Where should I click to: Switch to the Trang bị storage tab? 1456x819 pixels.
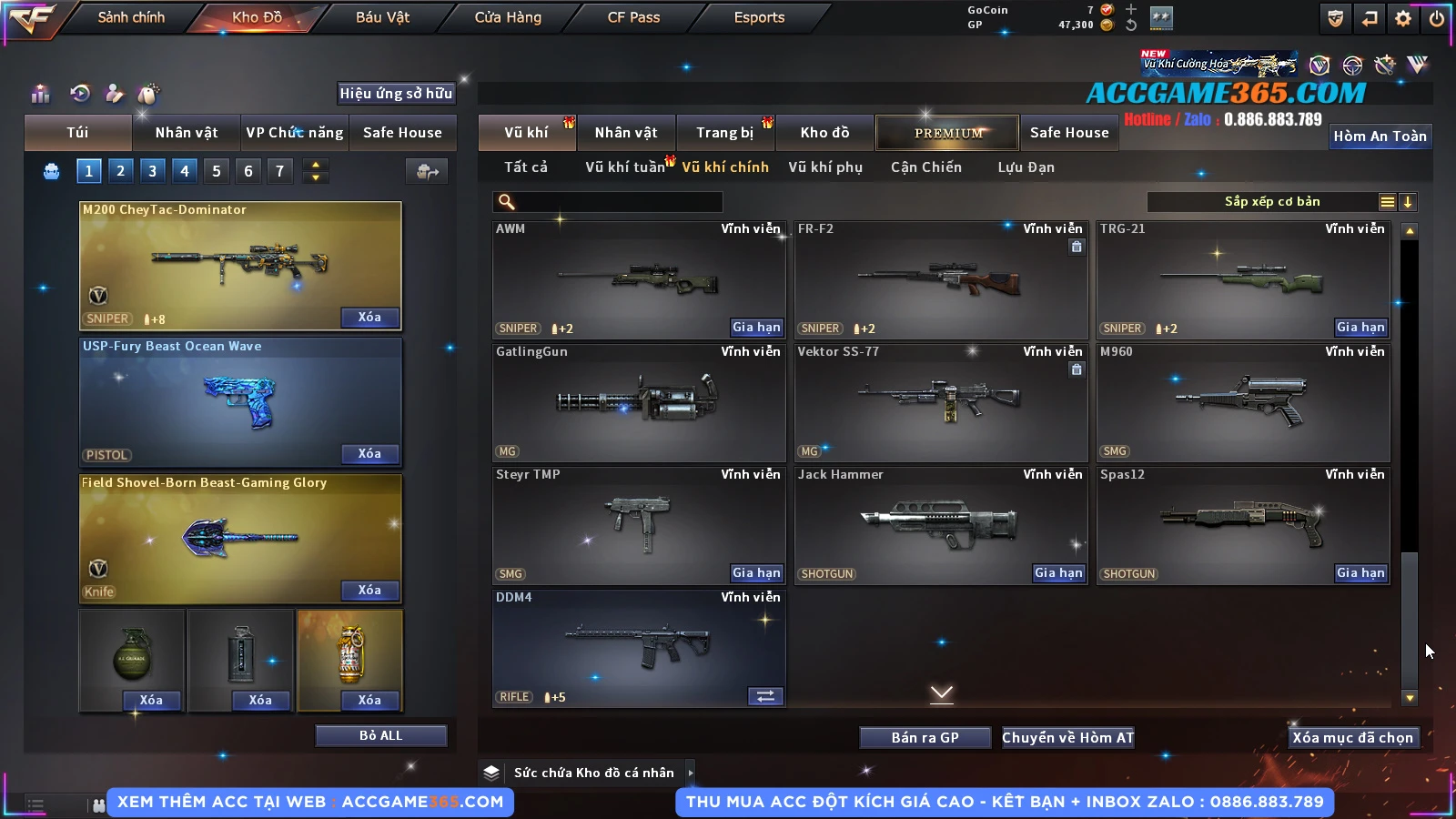[725, 133]
